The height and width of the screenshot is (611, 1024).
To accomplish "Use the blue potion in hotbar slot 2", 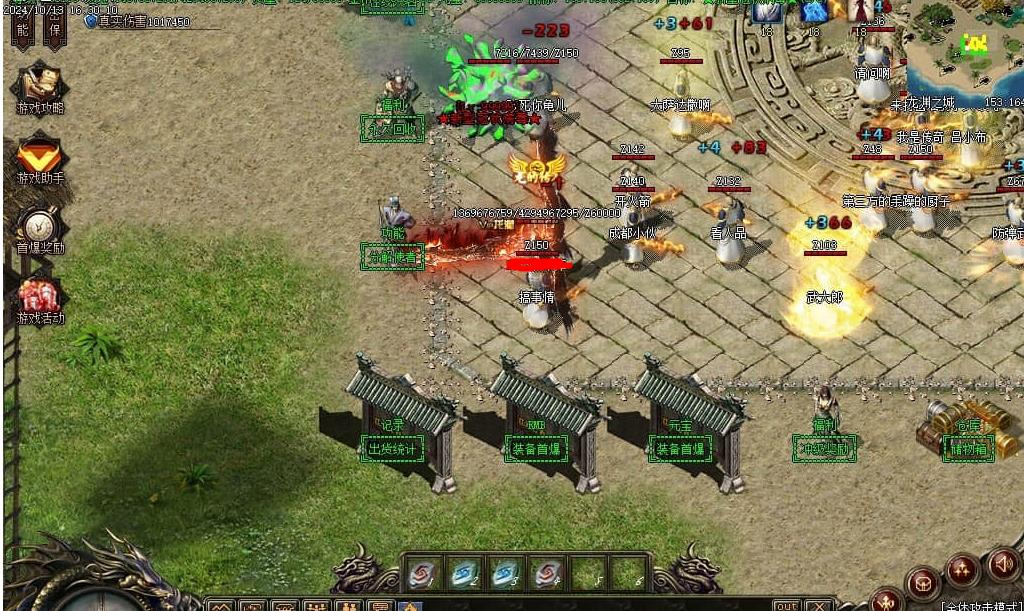I will coord(462,574).
